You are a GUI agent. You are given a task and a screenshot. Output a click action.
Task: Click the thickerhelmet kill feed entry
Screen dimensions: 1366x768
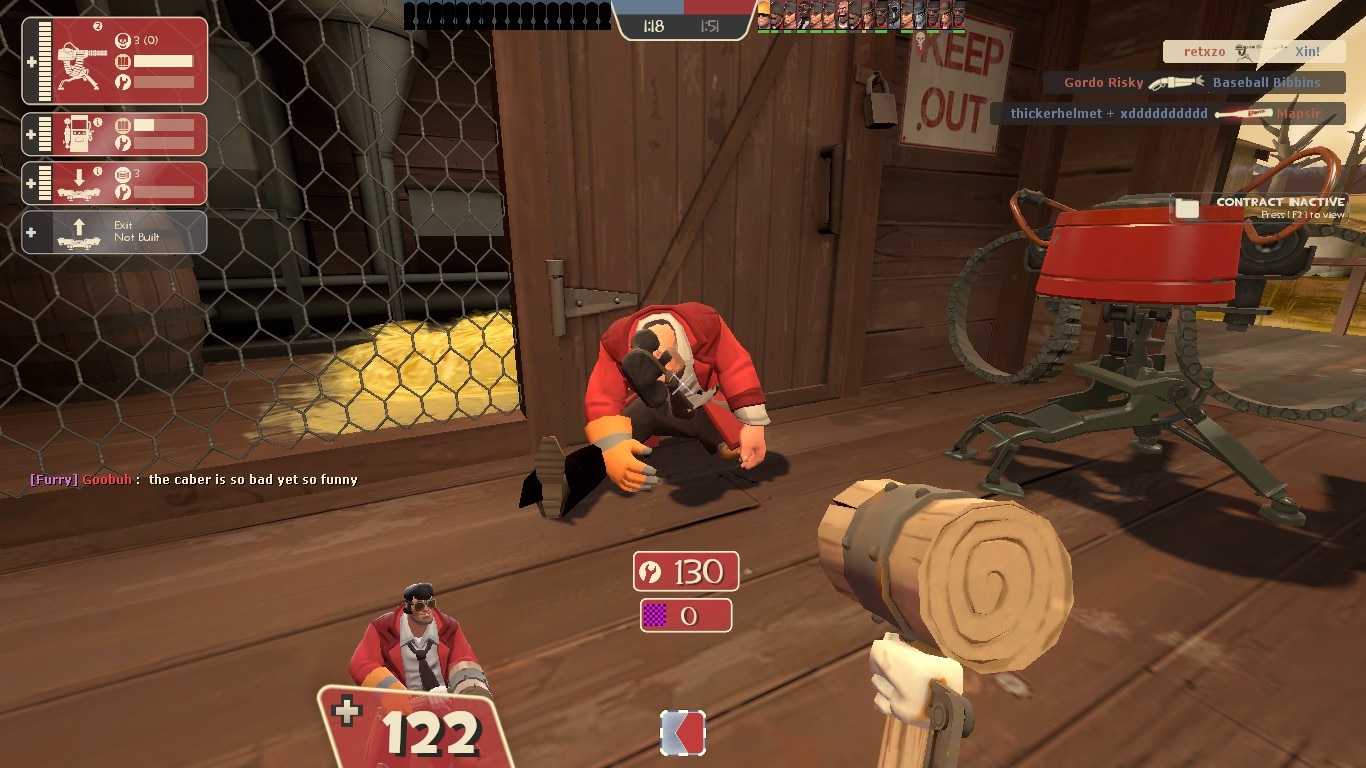tap(1167, 114)
